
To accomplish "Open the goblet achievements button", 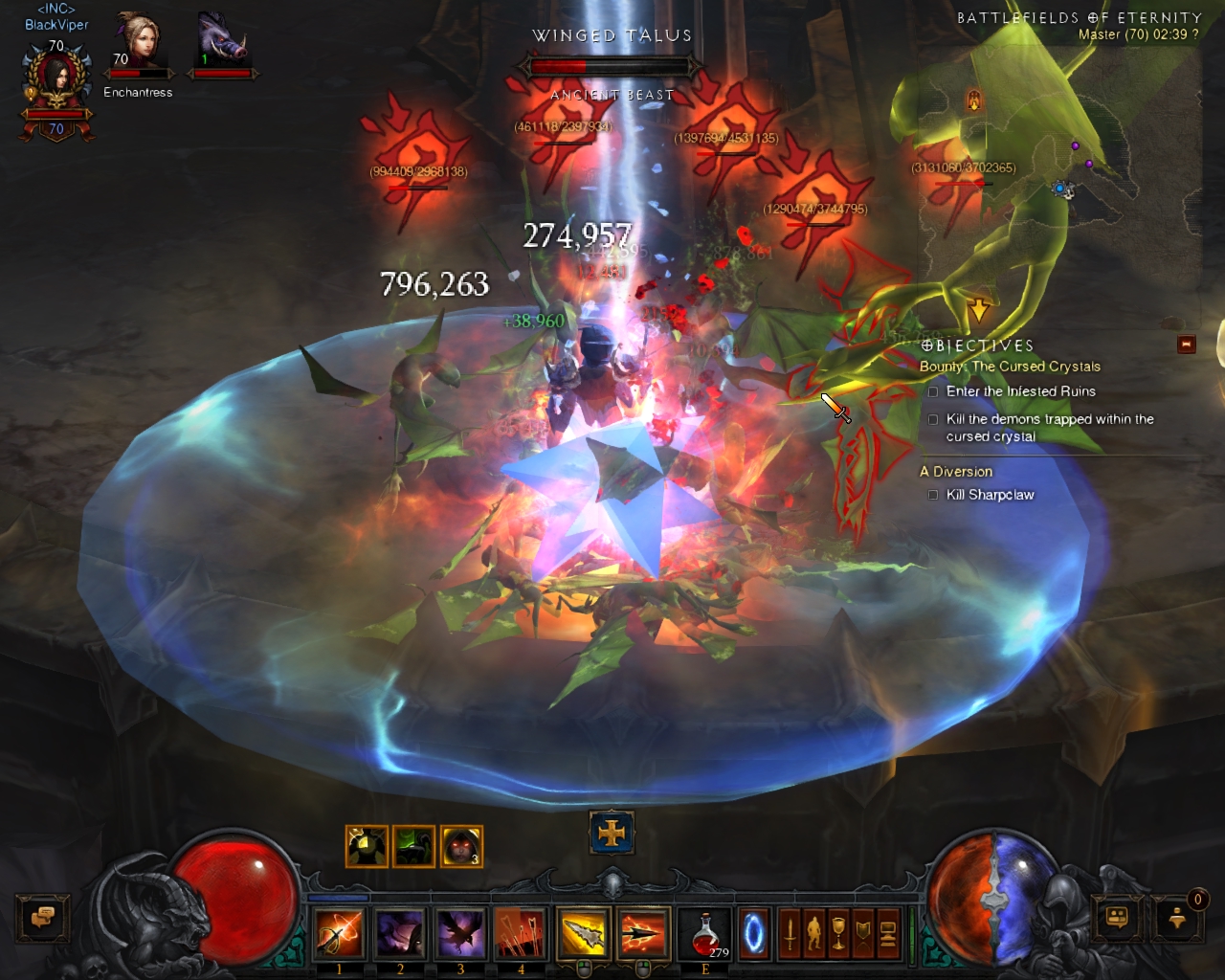I will [x=838, y=934].
